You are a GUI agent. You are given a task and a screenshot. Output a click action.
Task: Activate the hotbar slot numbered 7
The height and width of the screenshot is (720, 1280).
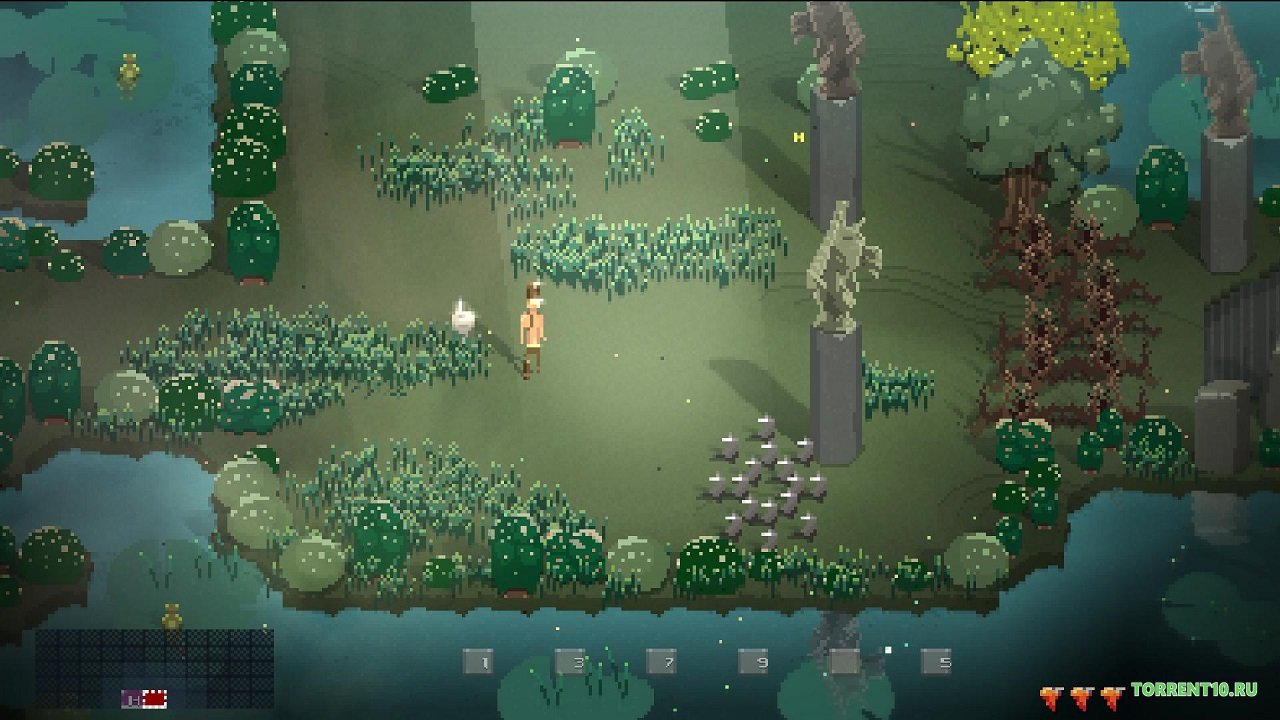pyautogui.click(x=662, y=661)
